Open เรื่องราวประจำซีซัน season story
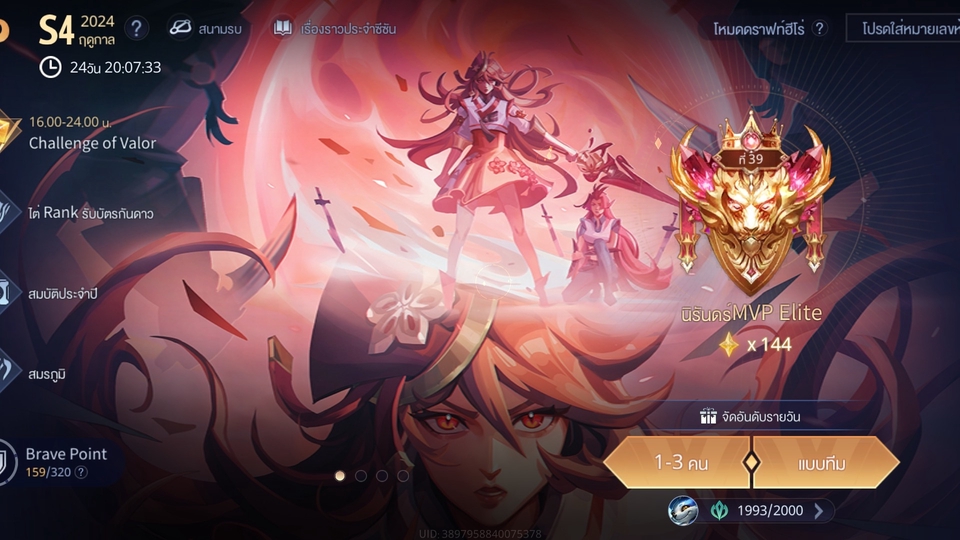This screenshot has width=960, height=540. [335, 28]
